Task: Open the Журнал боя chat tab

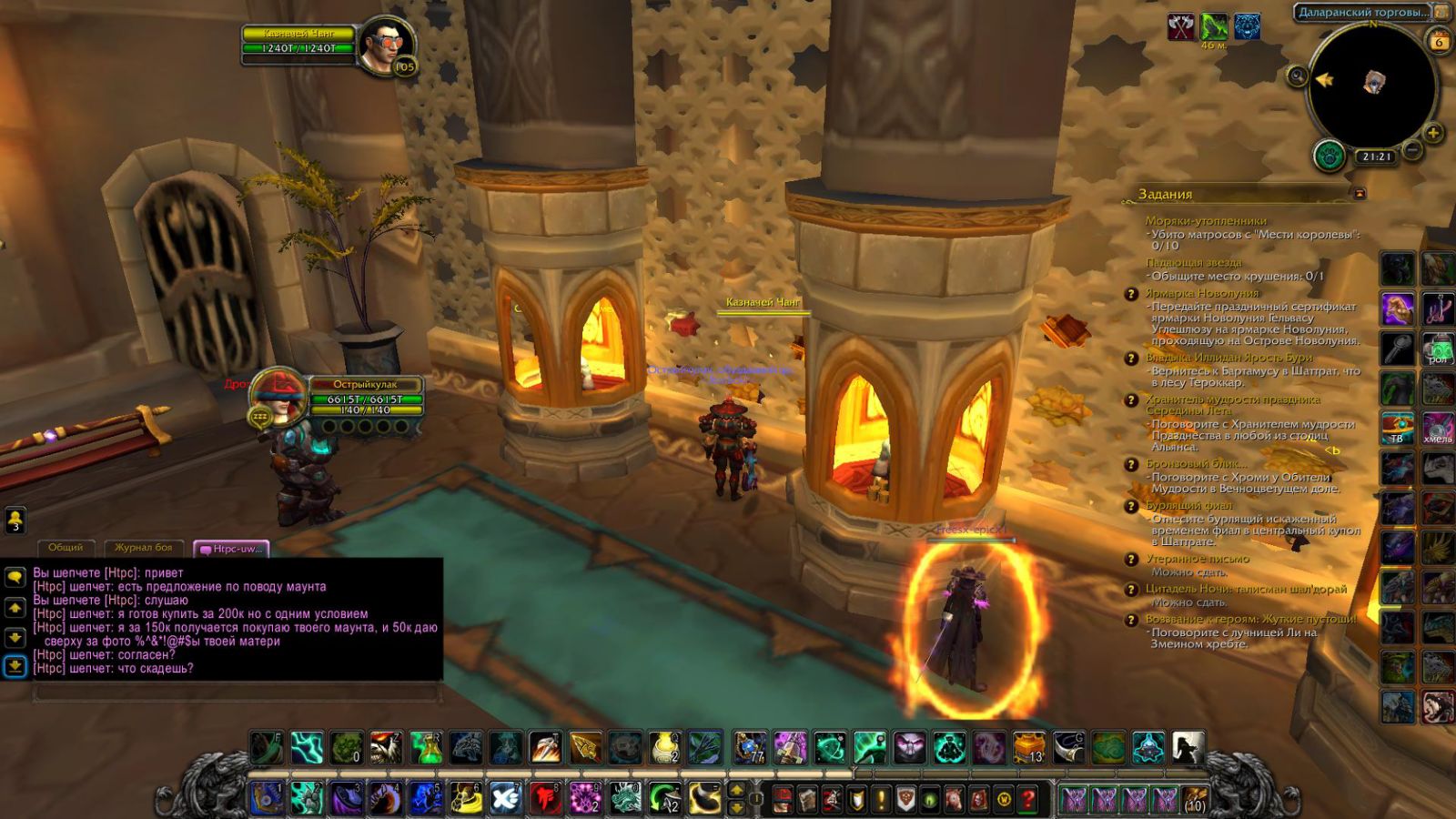Action: tap(143, 548)
